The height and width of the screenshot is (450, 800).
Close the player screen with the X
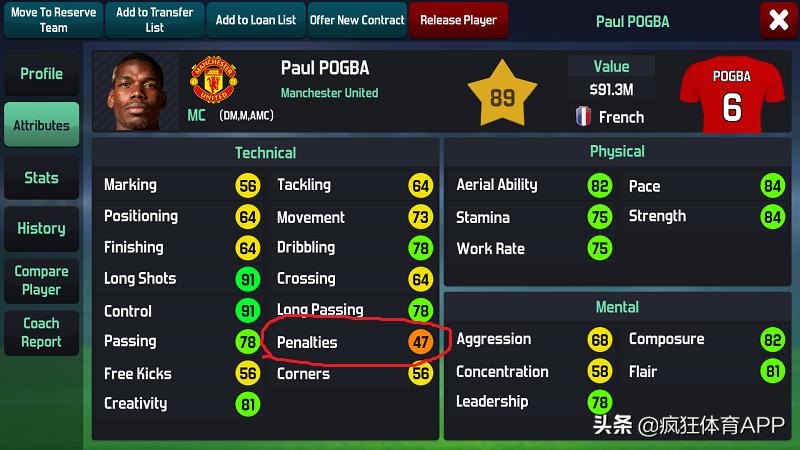(779, 20)
